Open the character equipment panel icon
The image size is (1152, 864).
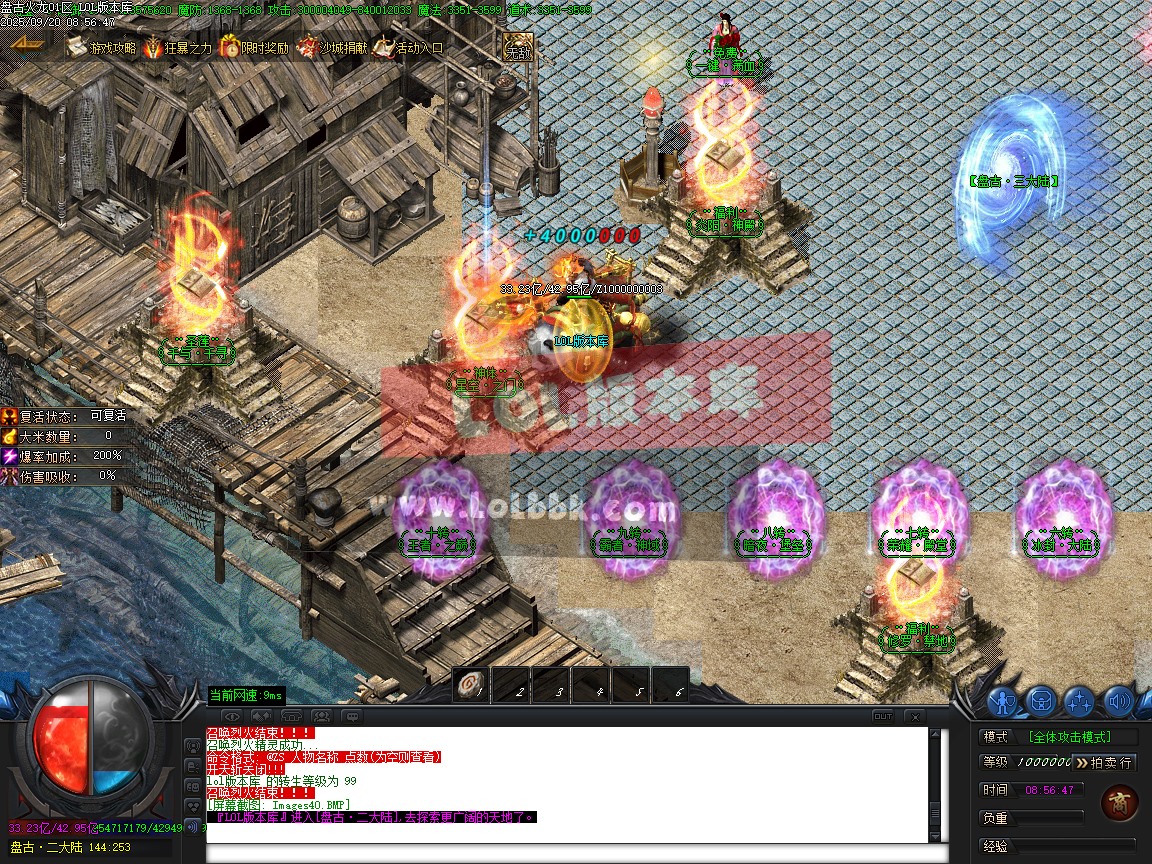(x=1002, y=701)
